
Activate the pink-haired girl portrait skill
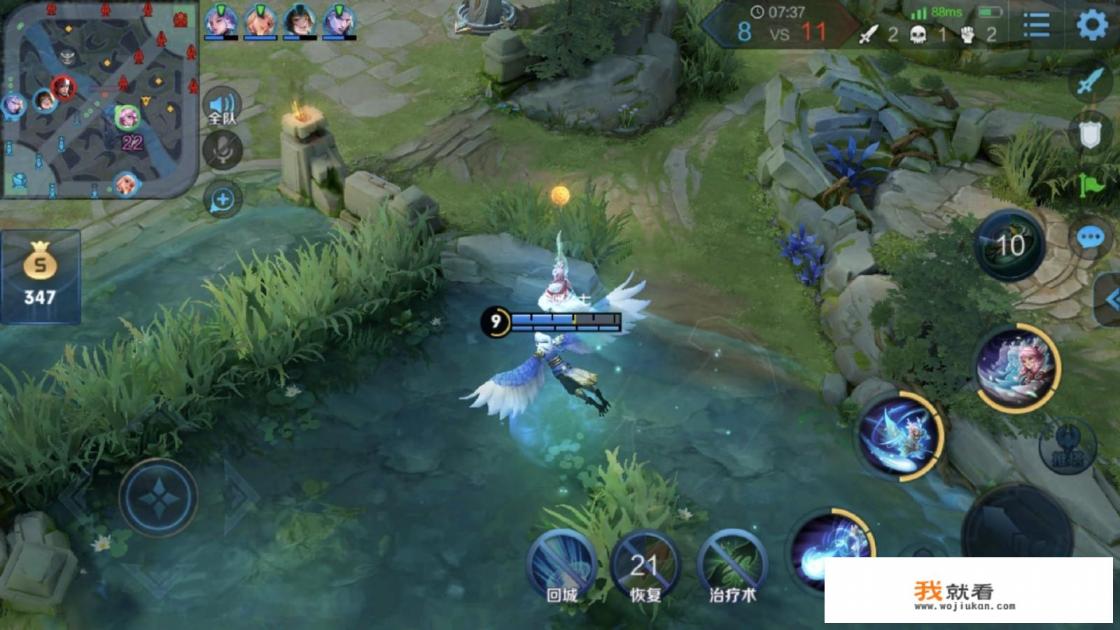(1016, 367)
